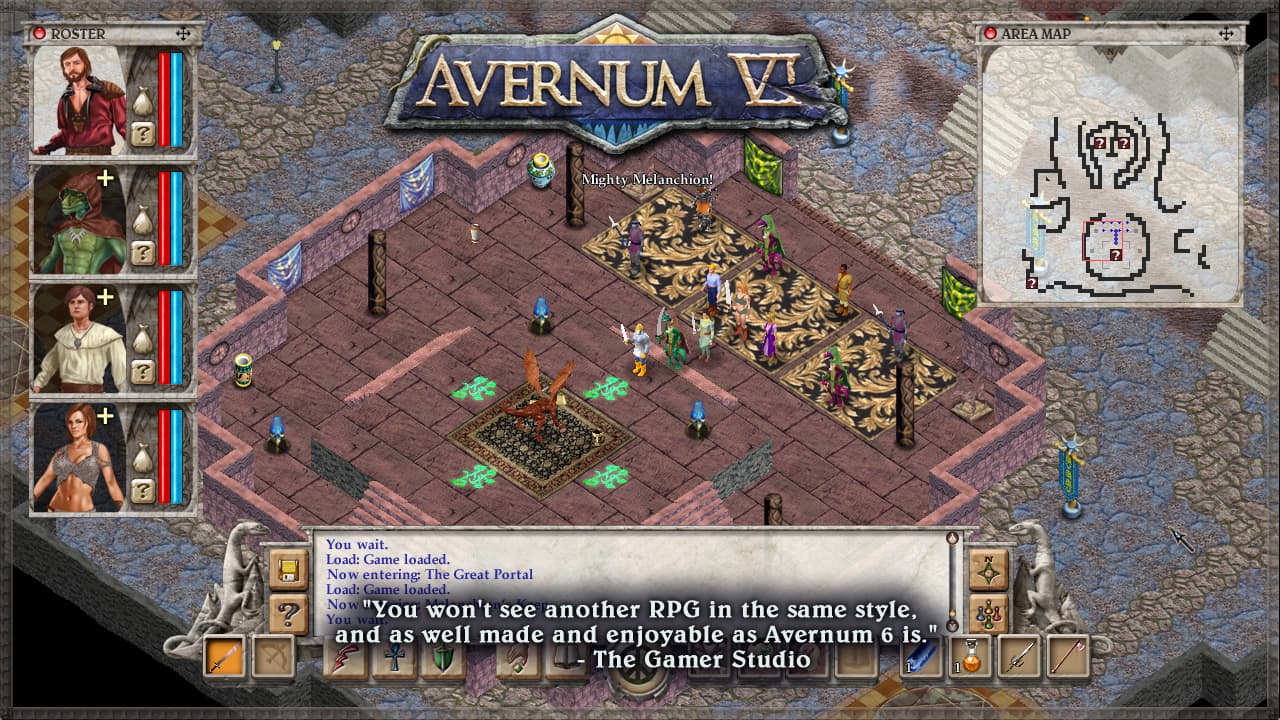Select the sword melee attack slot
1280x720 pixels.
pos(223,657)
